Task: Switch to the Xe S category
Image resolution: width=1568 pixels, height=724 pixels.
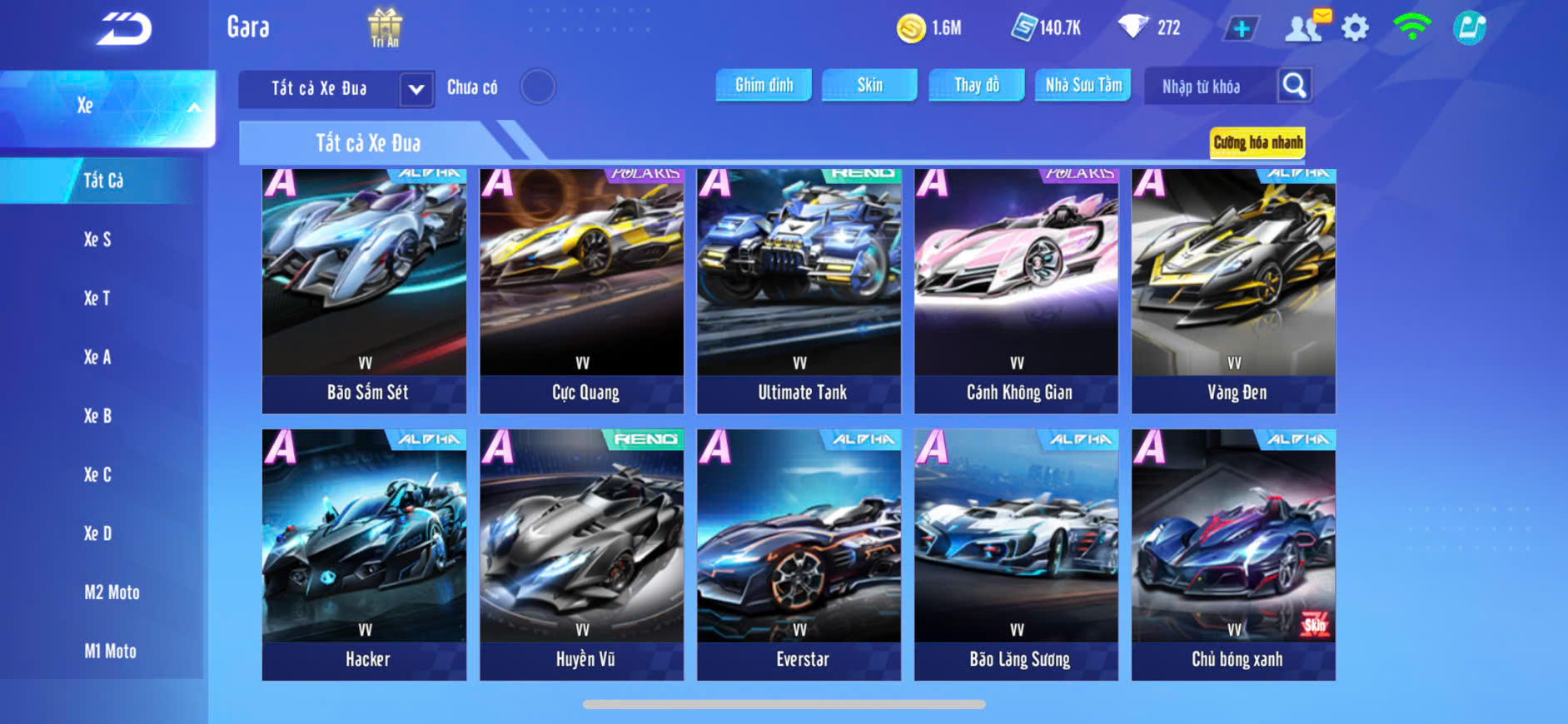Action: click(97, 240)
